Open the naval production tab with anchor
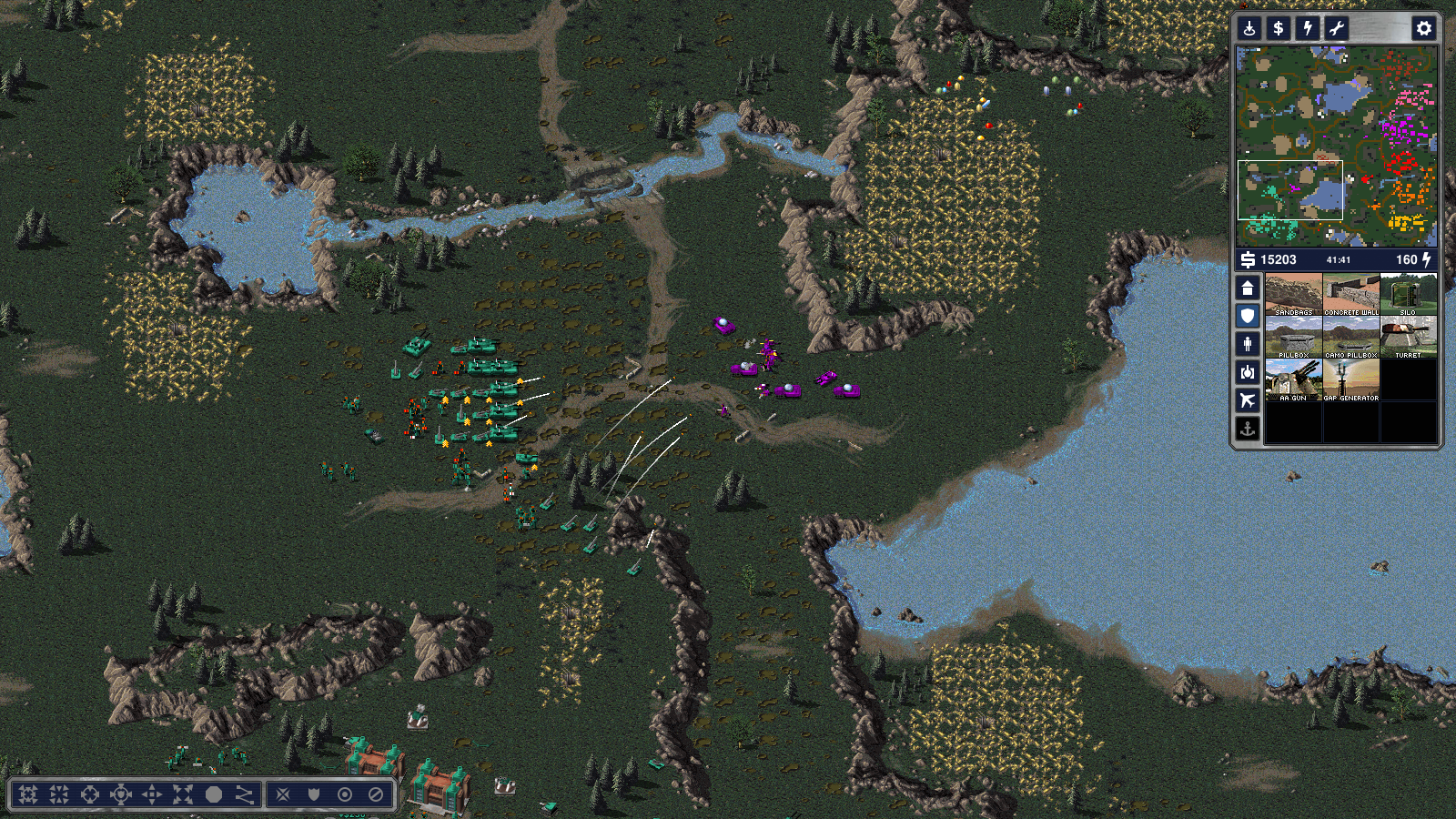The image size is (1456, 819). tap(1248, 429)
